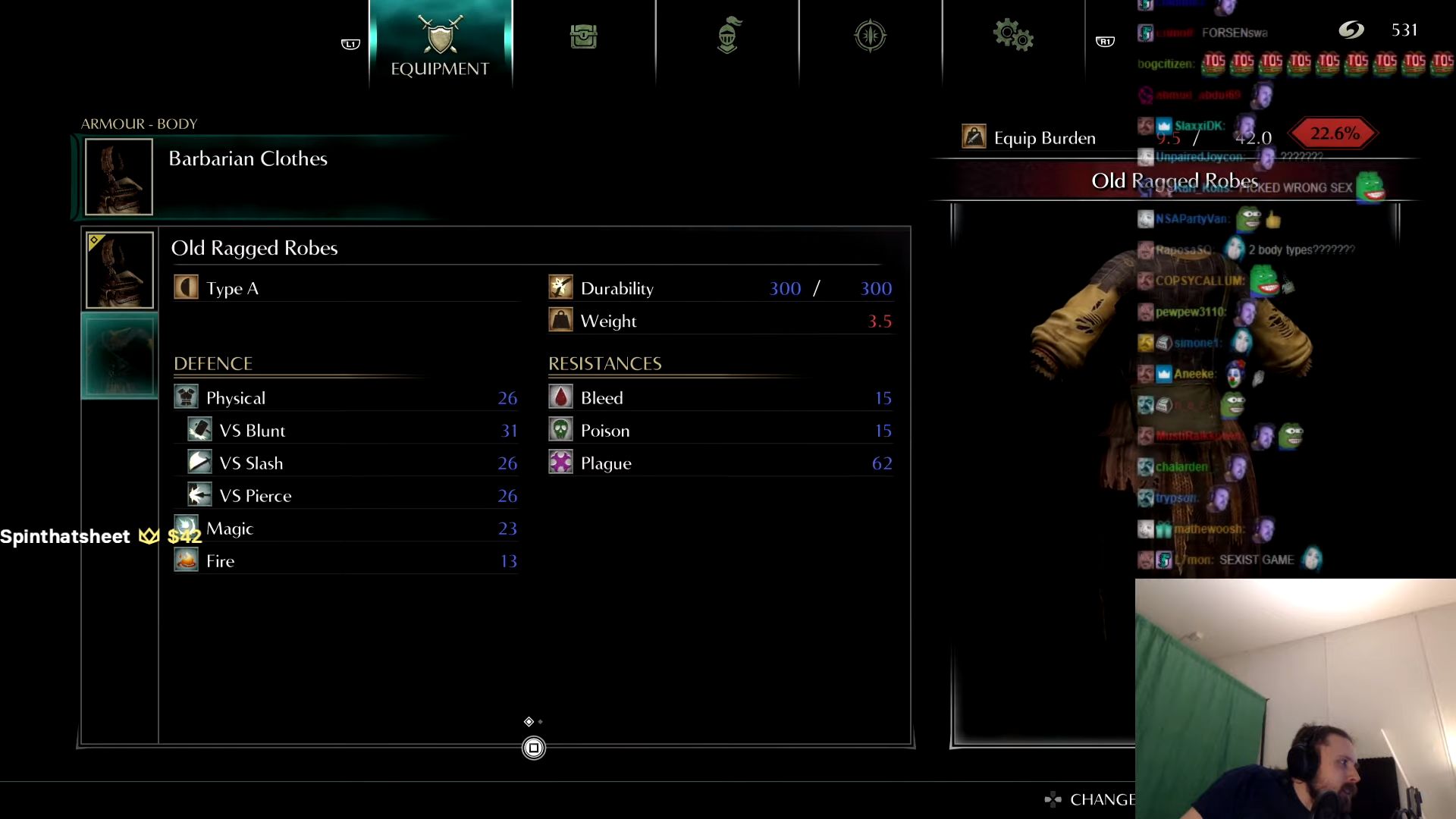
Task: Open the gears settings tab
Action: (x=1013, y=36)
